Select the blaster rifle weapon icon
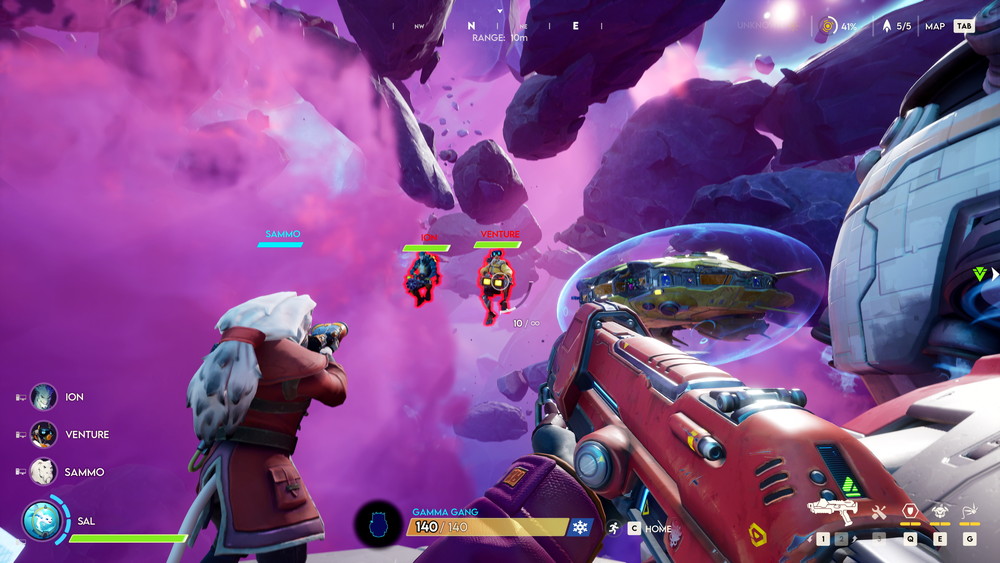Screen dimensions: 1000x563 pos(831,511)
